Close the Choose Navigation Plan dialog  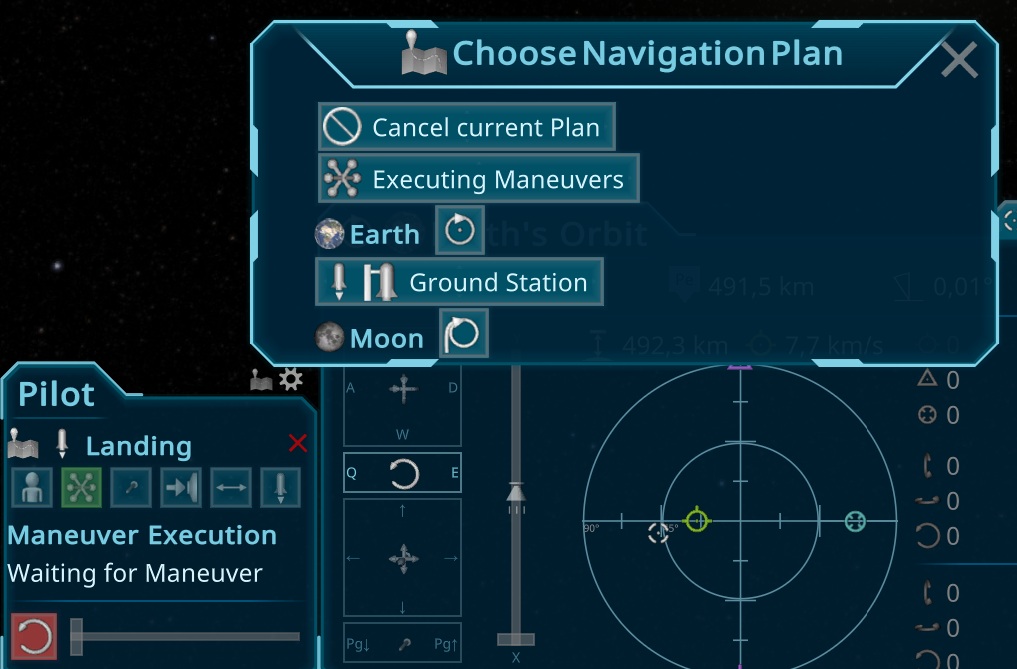tap(958, 61)
